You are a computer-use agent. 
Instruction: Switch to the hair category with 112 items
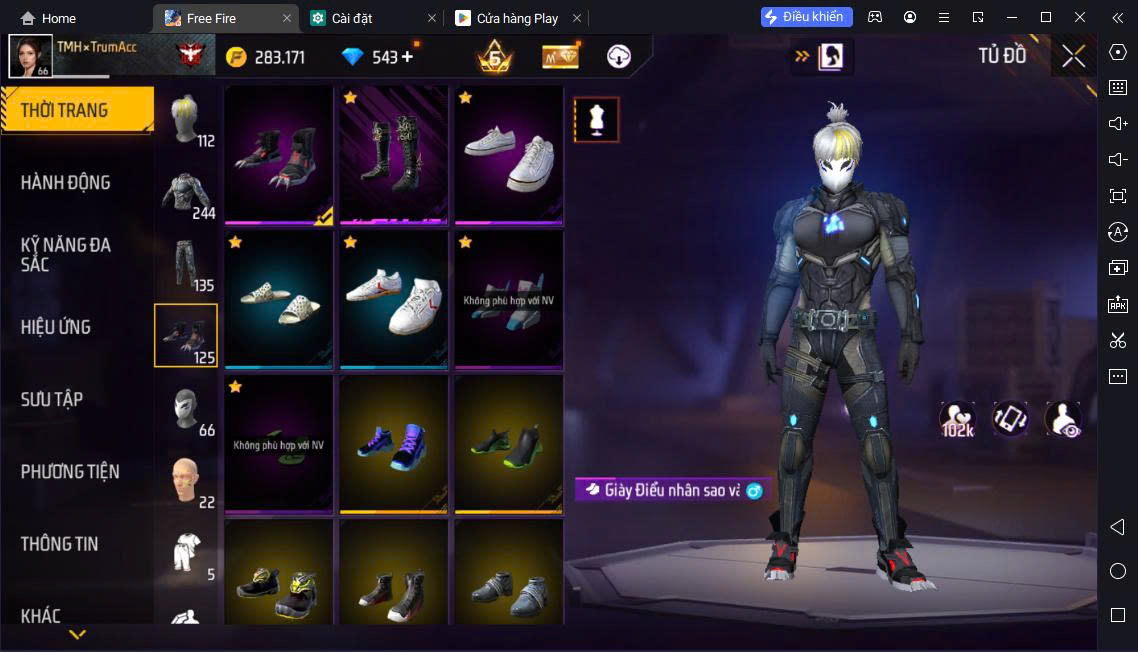[186, 121]
